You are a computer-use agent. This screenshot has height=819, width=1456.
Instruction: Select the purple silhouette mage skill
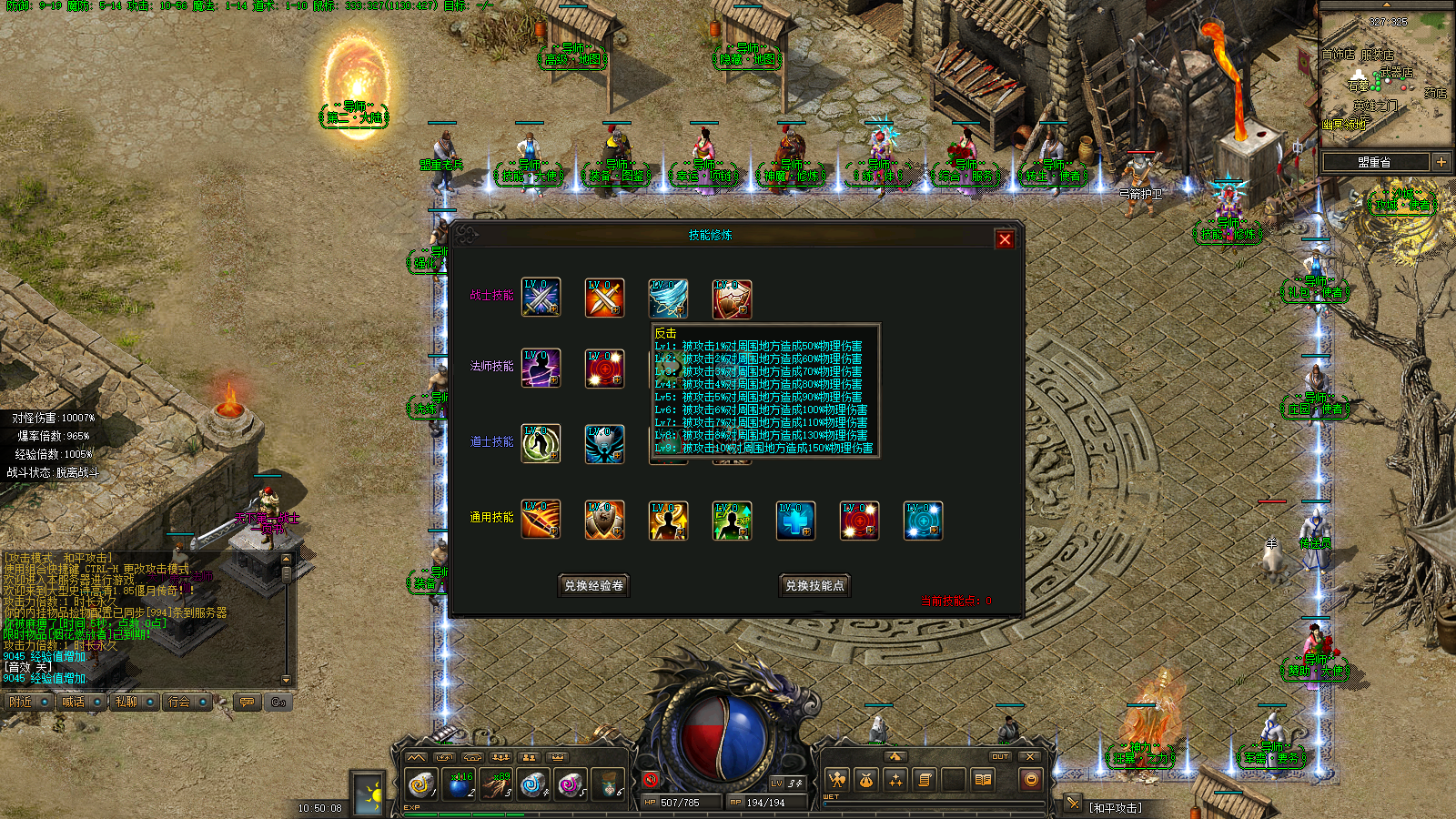tap(541, 369)
